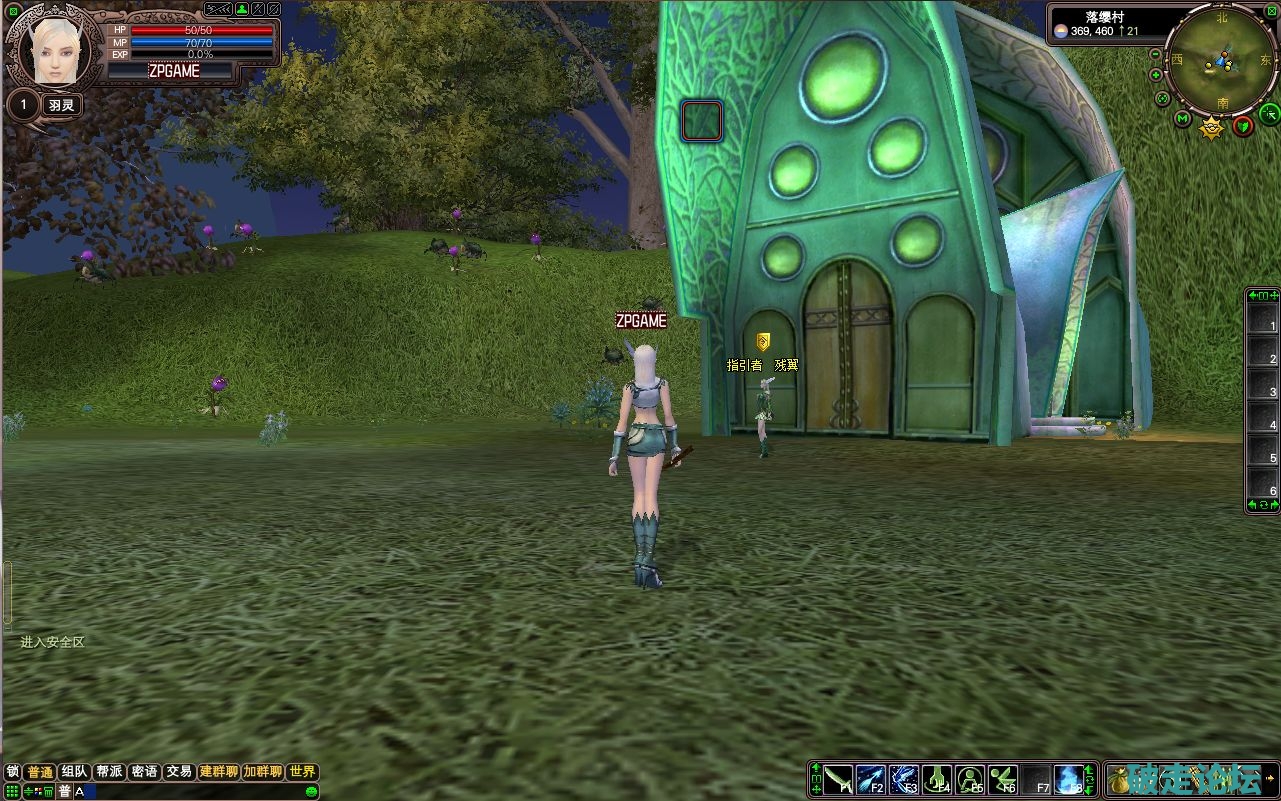Screen dimensions: 1281x801
Task: Switch to the 组队 team chat tab
Action: pos(74,772)
